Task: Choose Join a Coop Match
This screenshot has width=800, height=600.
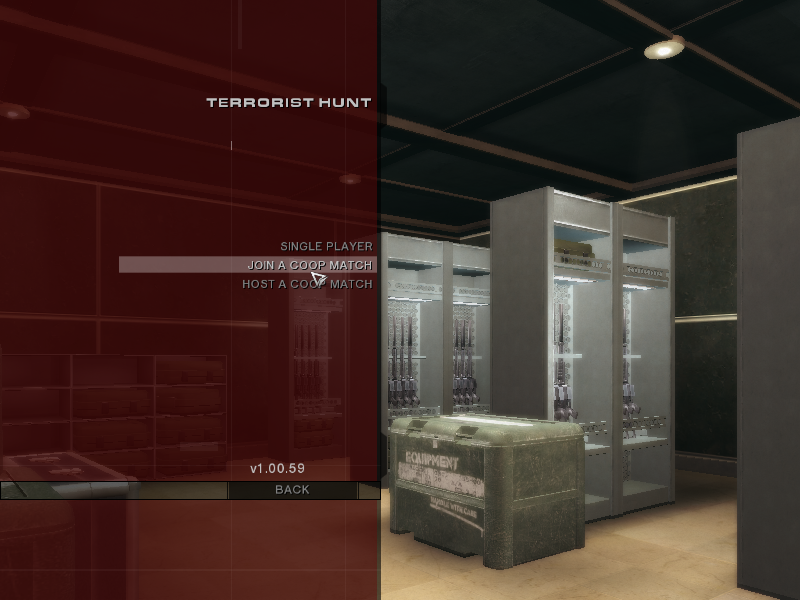Action: [309, 265]
